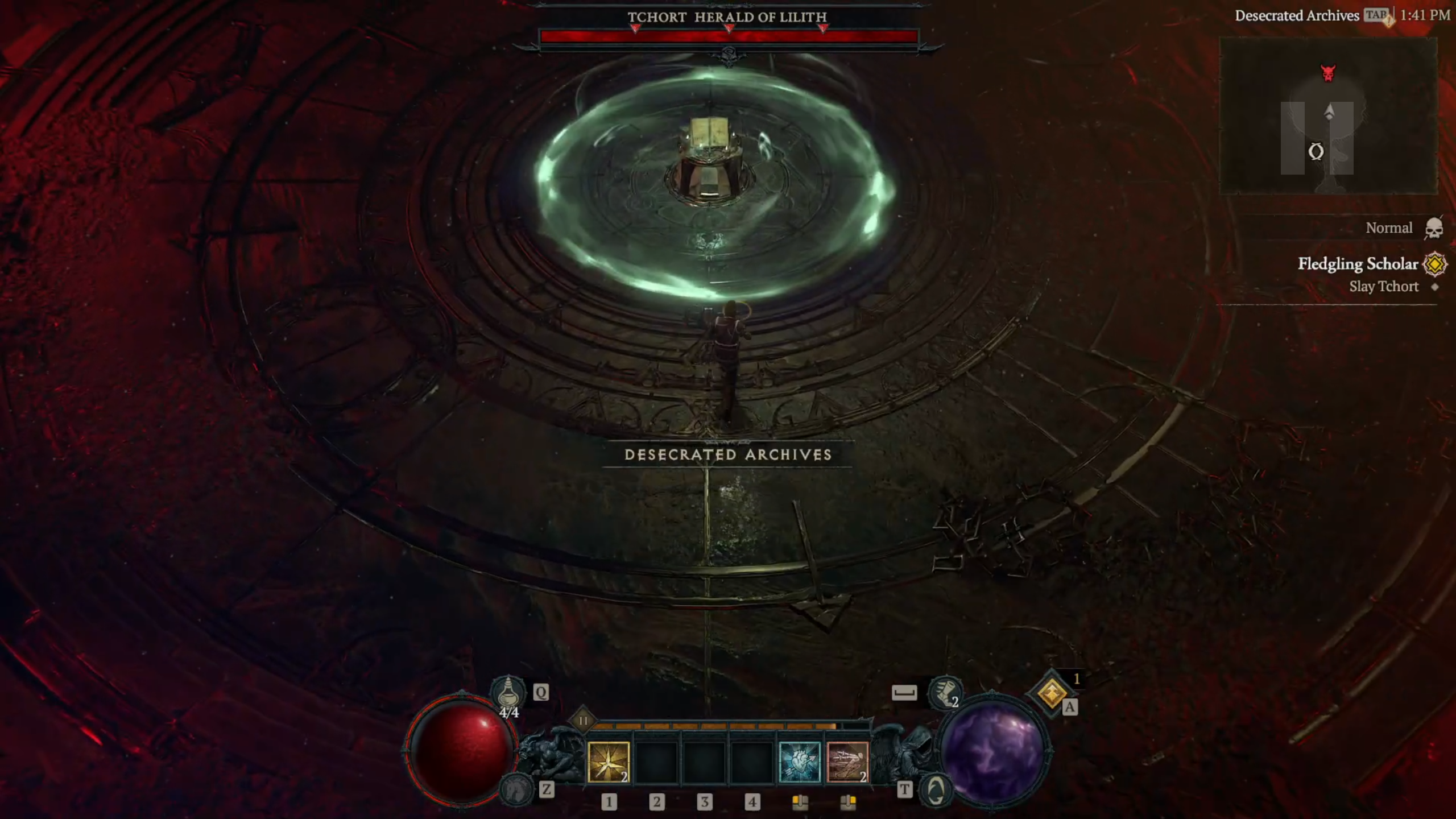Click the dungeon entrance marker on minimap

coord(1316,152)
